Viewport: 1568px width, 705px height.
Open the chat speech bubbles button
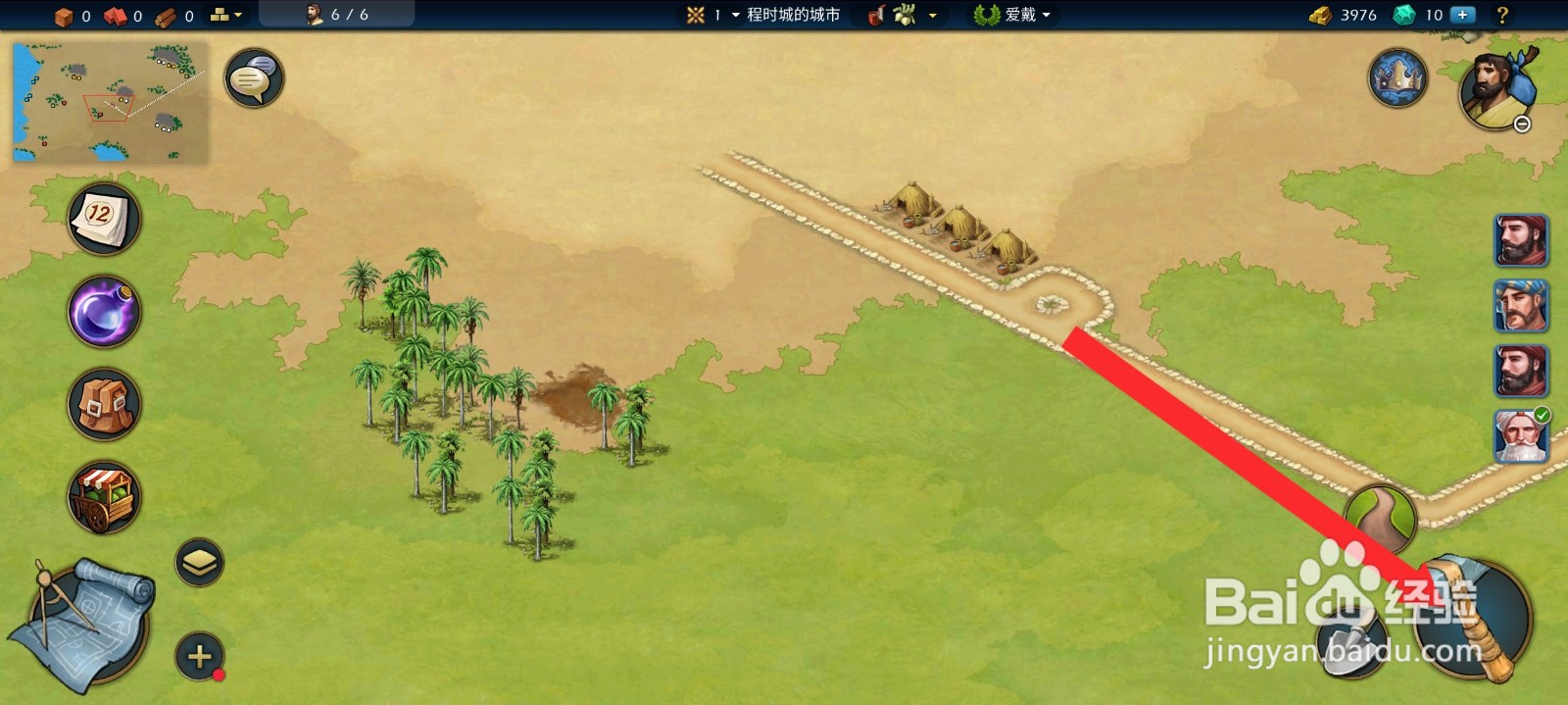tap(254, 78)
